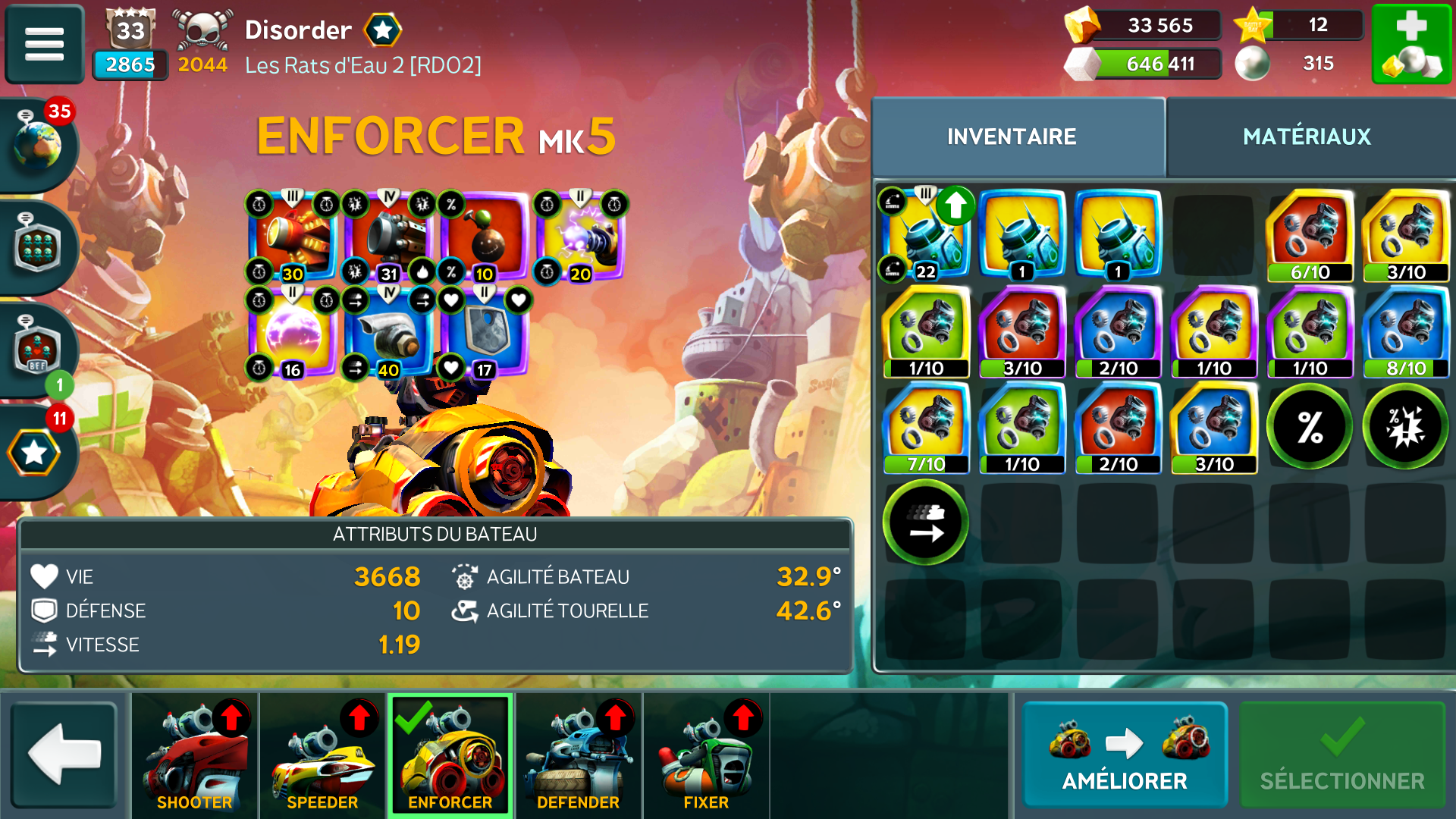This screenshot has height=819, width=1456.
Task: Select the equipped bomb item level 10
Action: 484,237
